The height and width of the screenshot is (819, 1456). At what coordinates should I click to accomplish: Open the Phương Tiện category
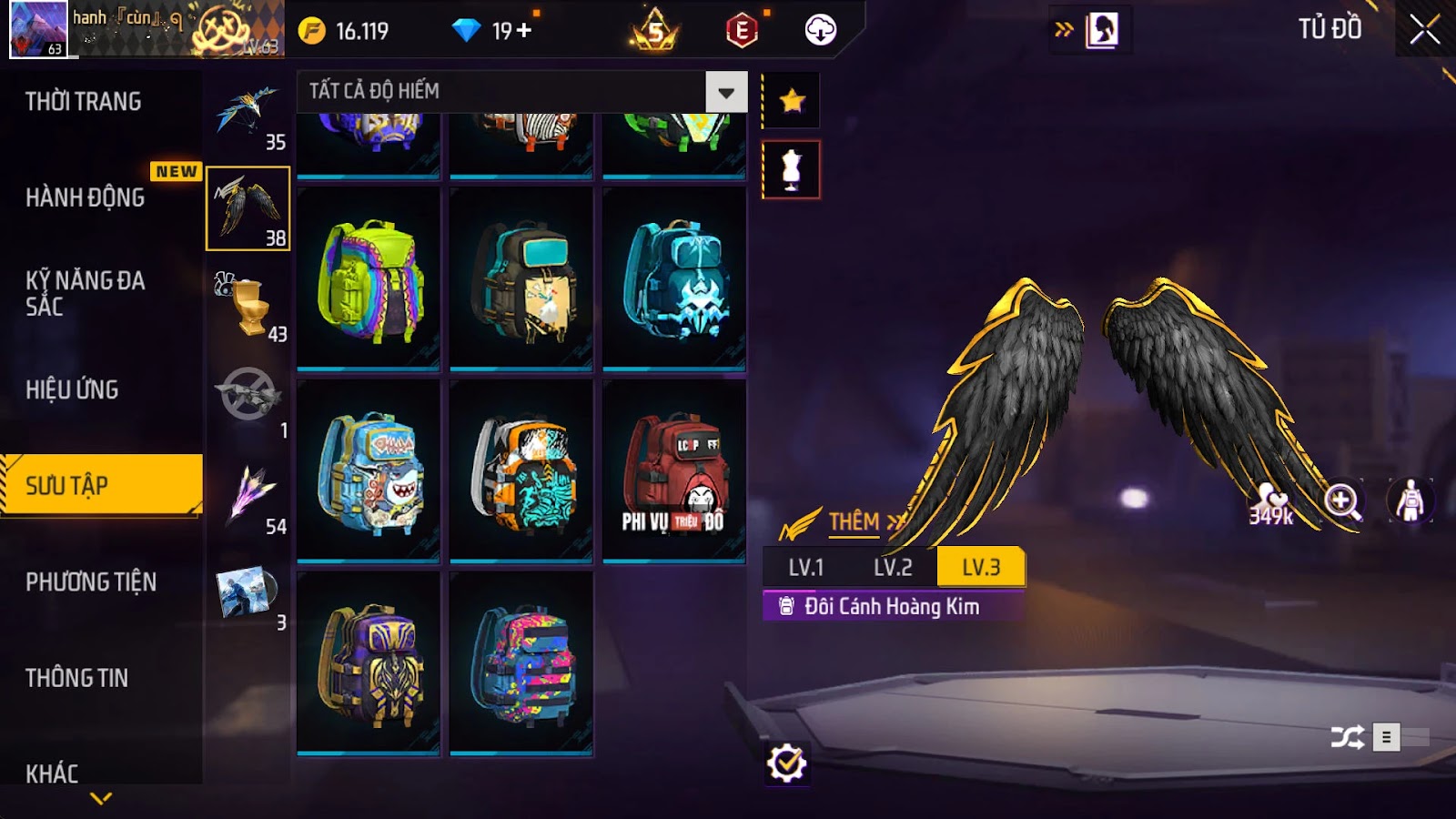point(91,581)
